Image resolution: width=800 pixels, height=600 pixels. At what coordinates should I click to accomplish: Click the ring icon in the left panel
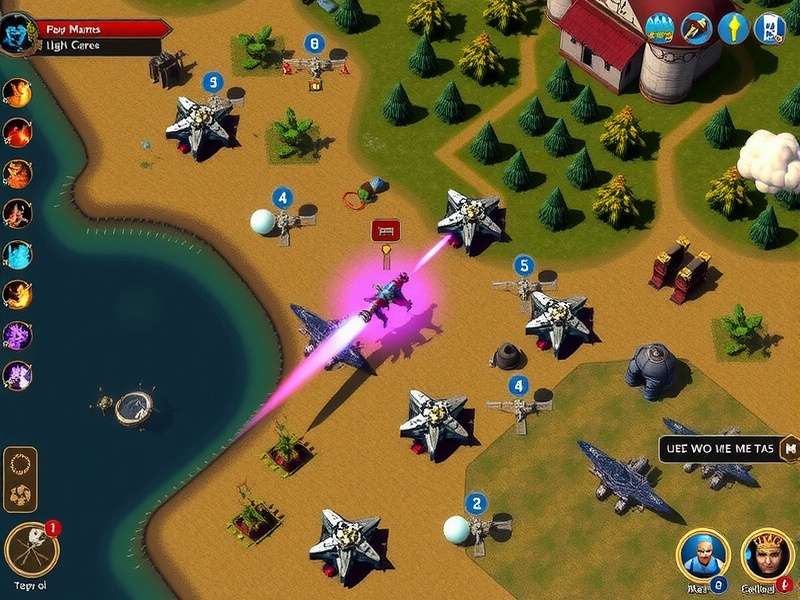[x=20, y=465]
